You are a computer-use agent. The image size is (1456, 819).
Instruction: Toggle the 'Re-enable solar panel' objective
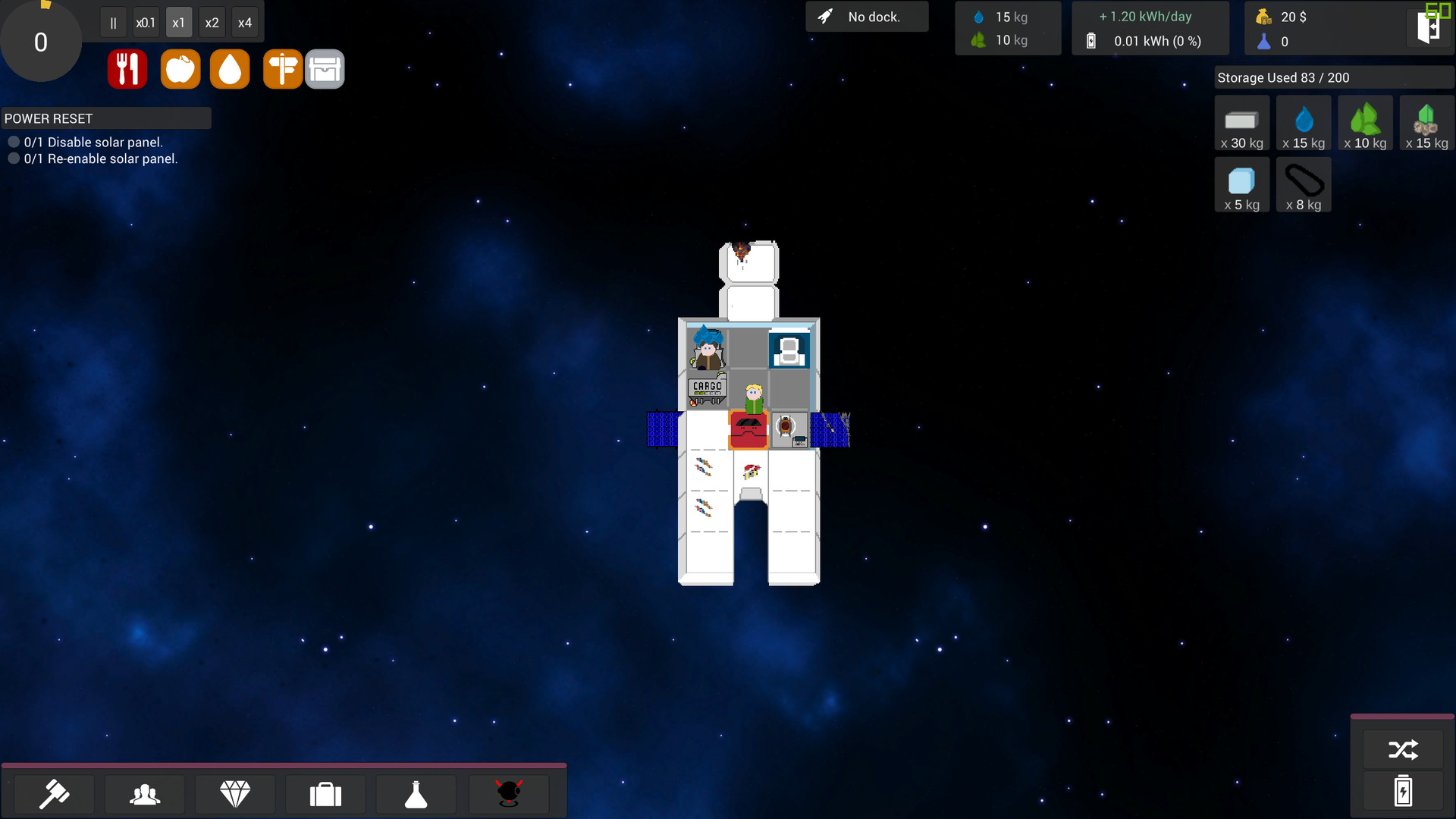(x=14, y=158)
